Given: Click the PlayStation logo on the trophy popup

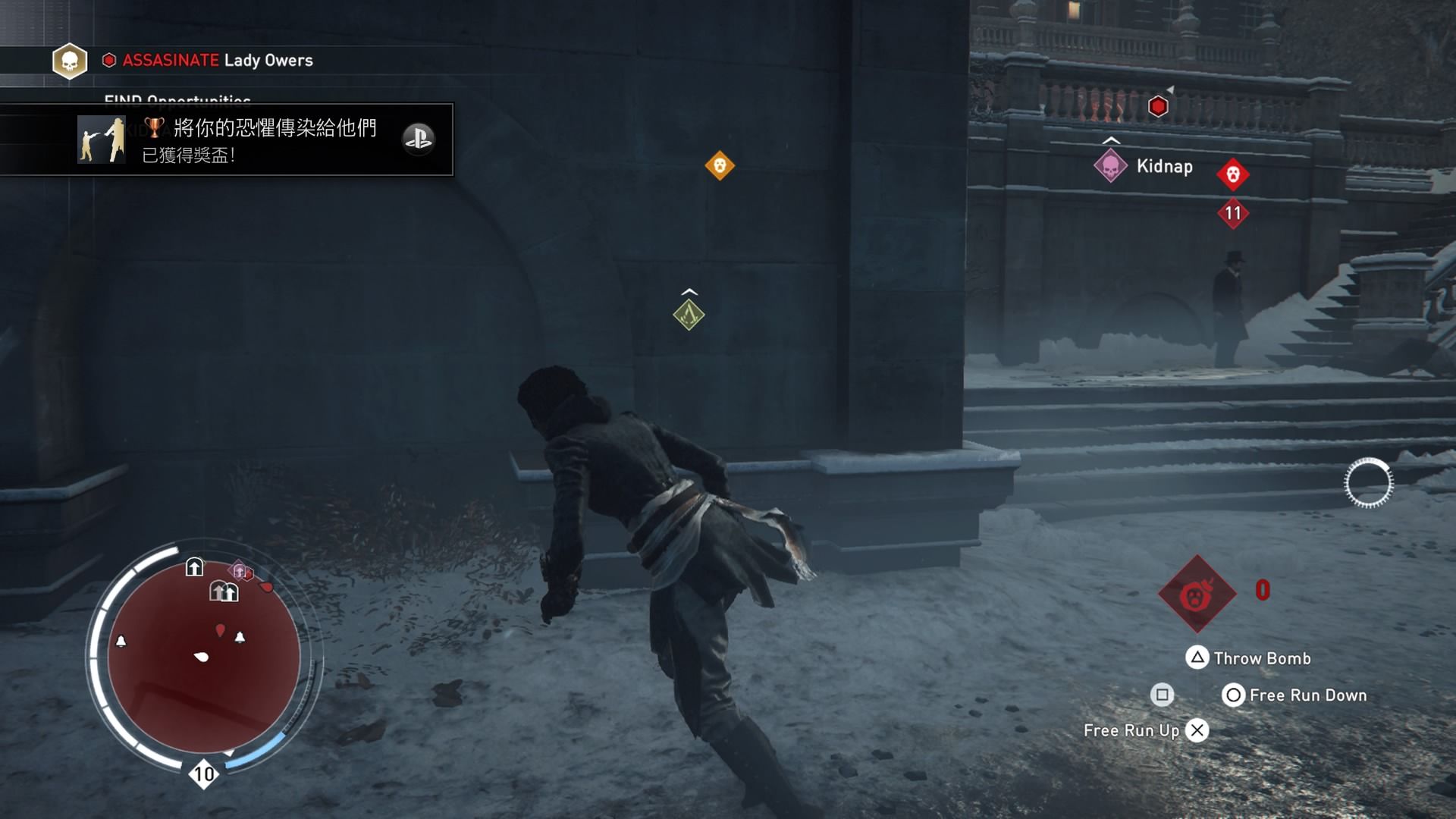Looking at the screenshot, I should click(418, 139).
